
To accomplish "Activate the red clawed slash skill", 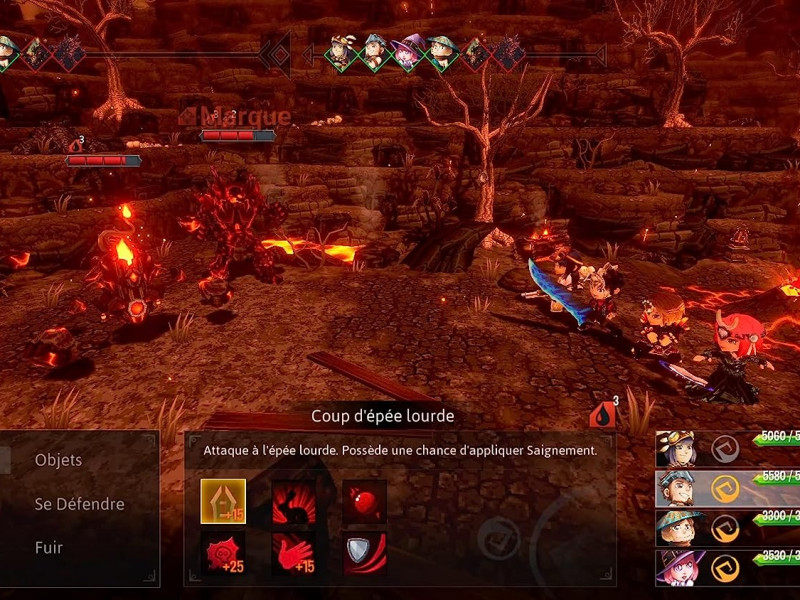I will (x=294, y=501).
